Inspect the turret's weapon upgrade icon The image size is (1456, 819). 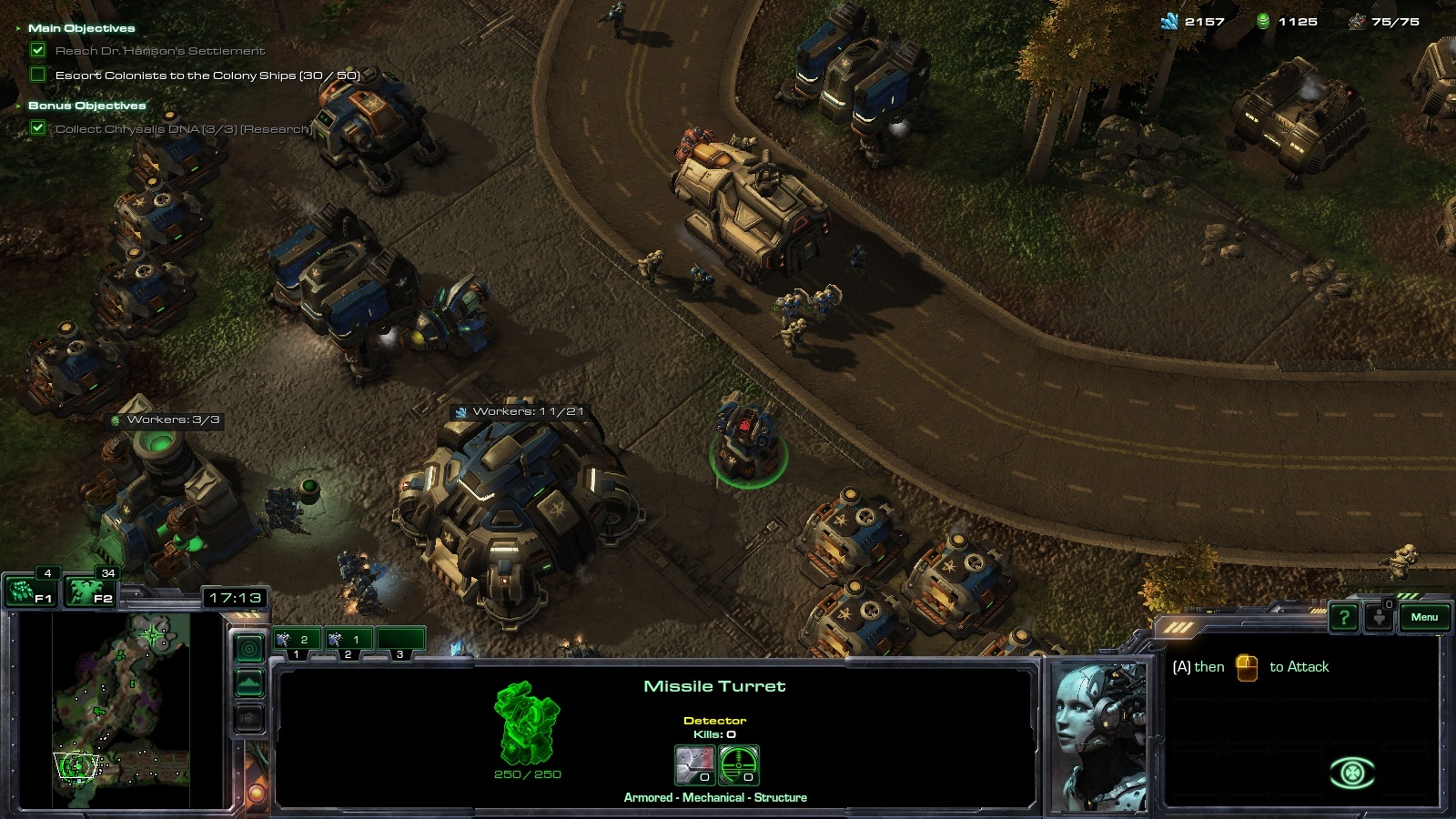click(x=694, y=764)
